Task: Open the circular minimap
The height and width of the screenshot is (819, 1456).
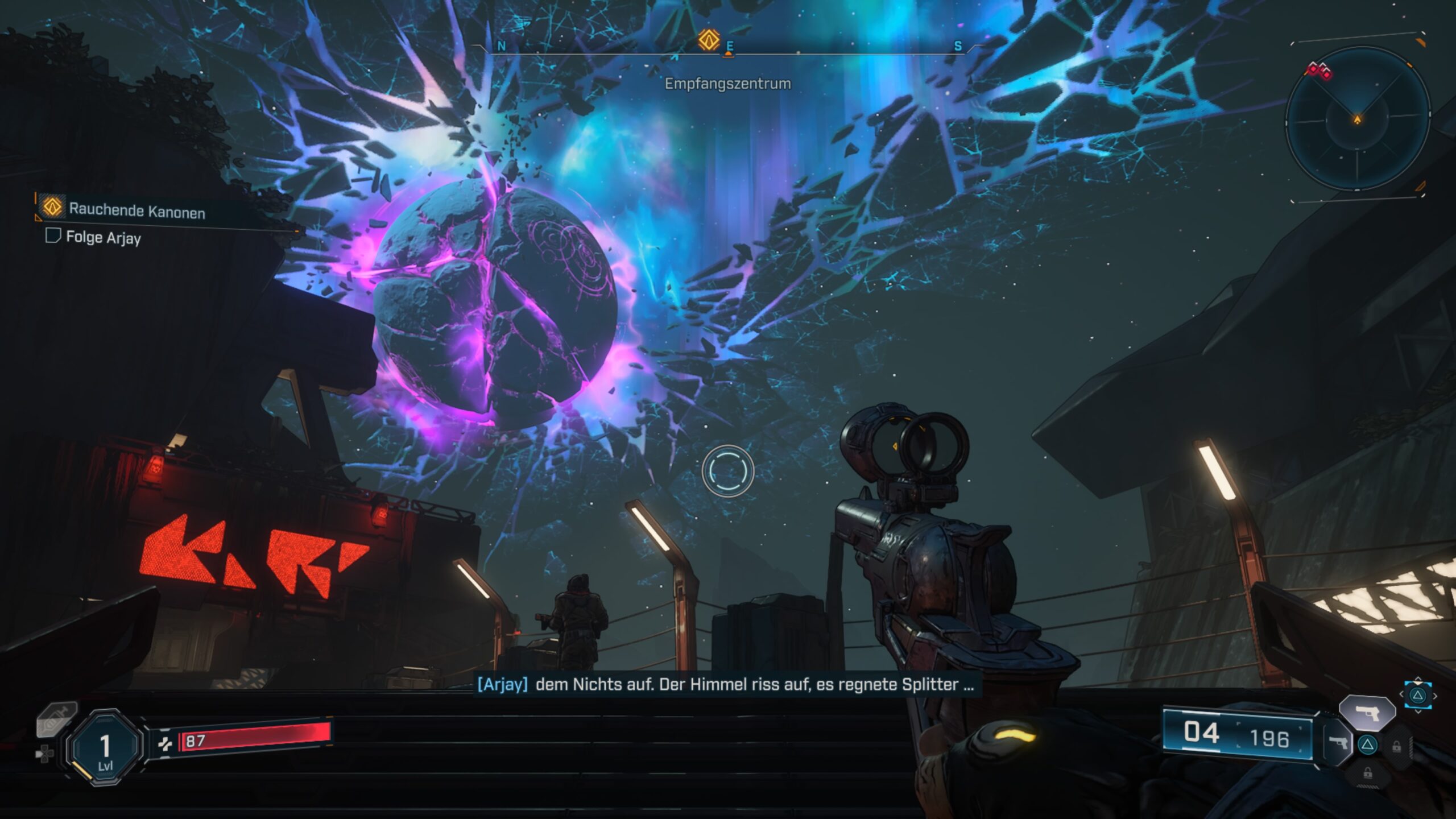Action: click(x=1357, y=119)
